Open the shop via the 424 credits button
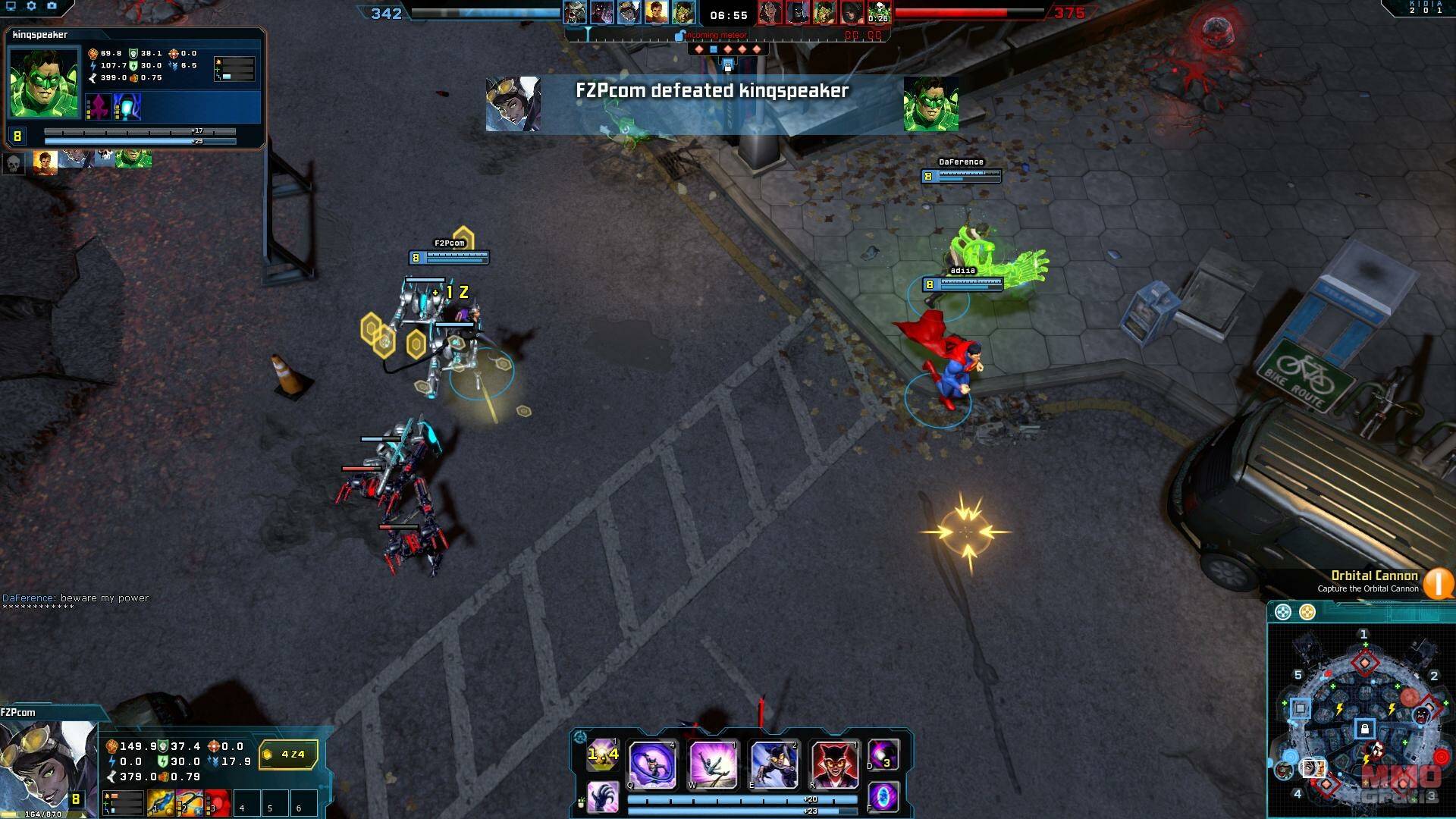This screenshot has width=1456, height=819. [x=288, y=755]
